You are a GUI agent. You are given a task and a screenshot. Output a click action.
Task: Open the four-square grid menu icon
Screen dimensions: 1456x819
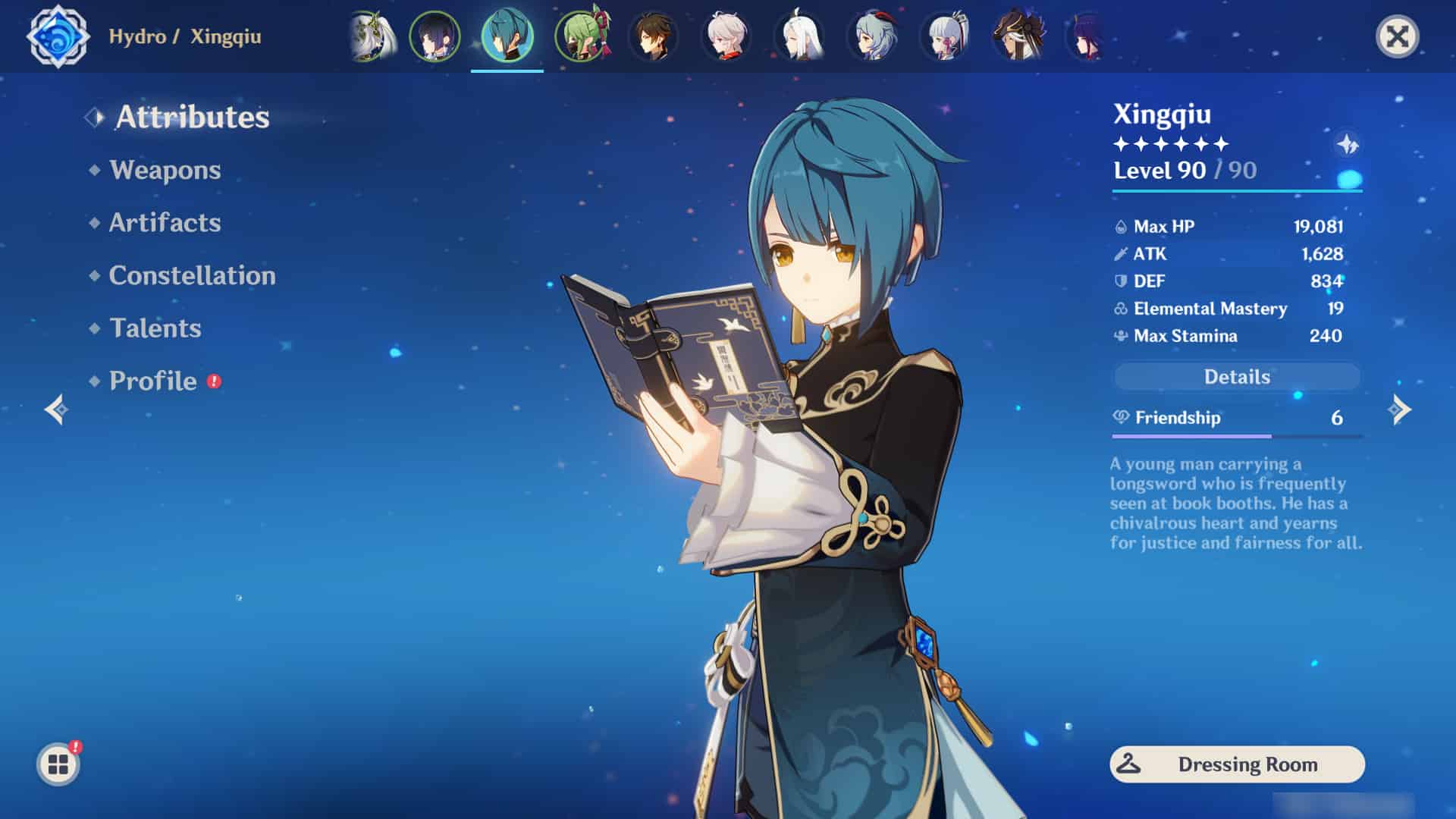point(58,764)
